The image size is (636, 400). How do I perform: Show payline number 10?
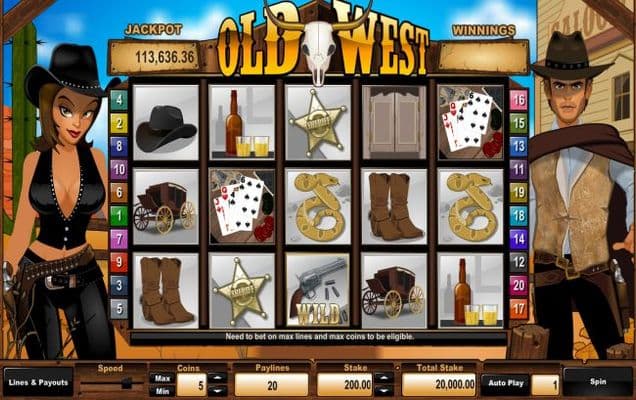pyautogui.click(x=118, y=169)
